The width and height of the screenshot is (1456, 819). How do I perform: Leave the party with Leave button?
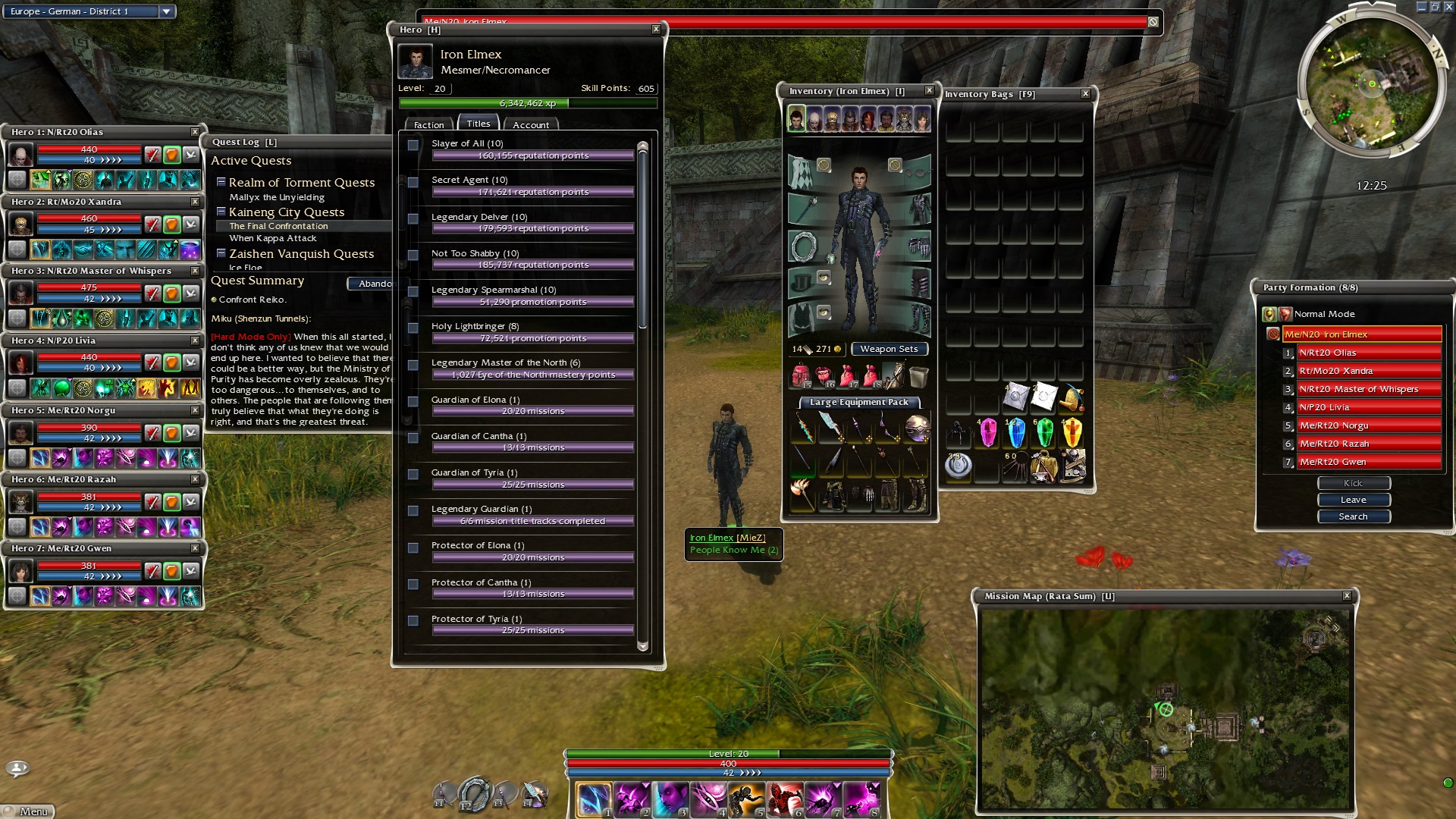[x=1353, y=500]
